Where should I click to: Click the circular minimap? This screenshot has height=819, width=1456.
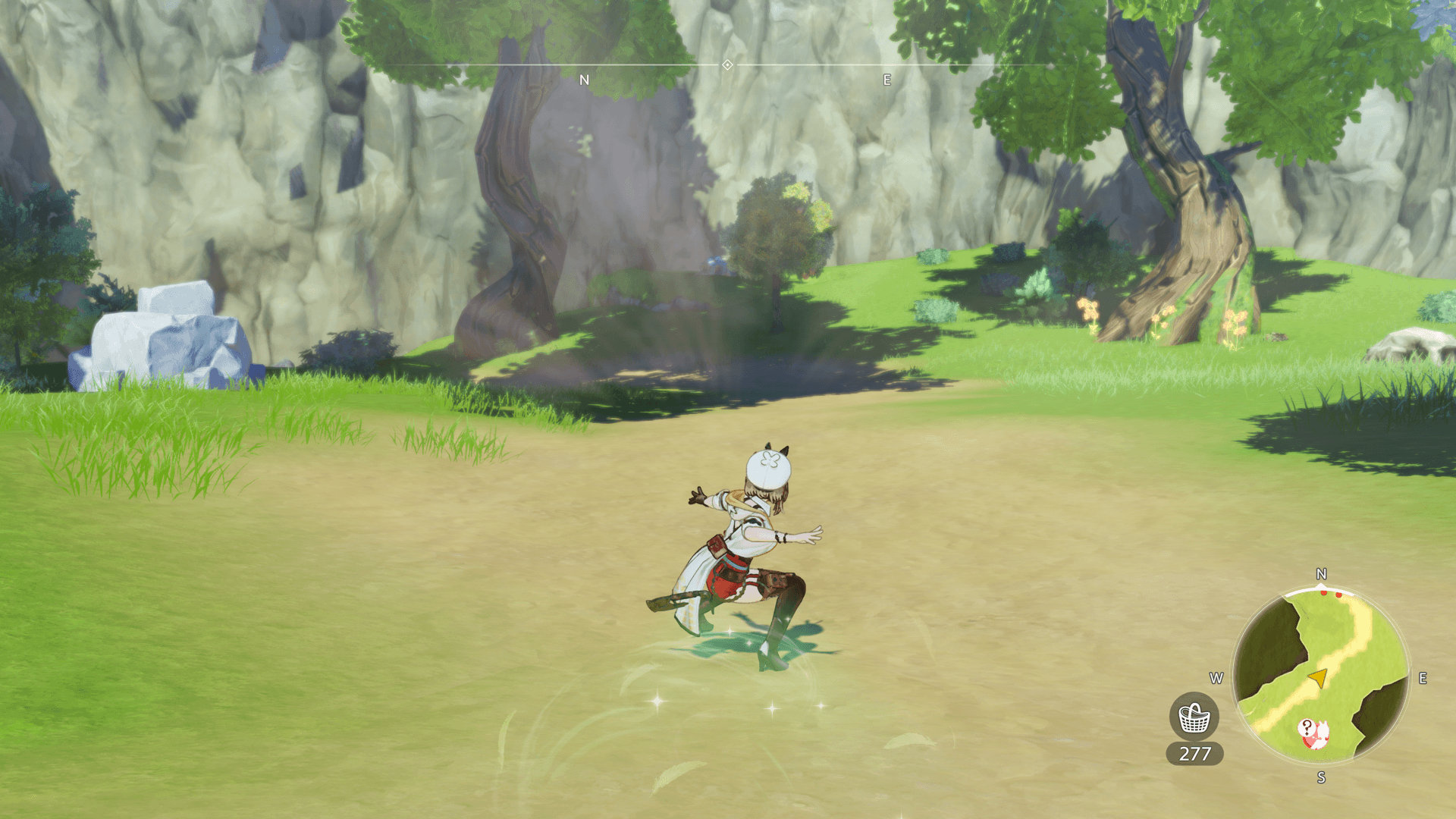1320,675
